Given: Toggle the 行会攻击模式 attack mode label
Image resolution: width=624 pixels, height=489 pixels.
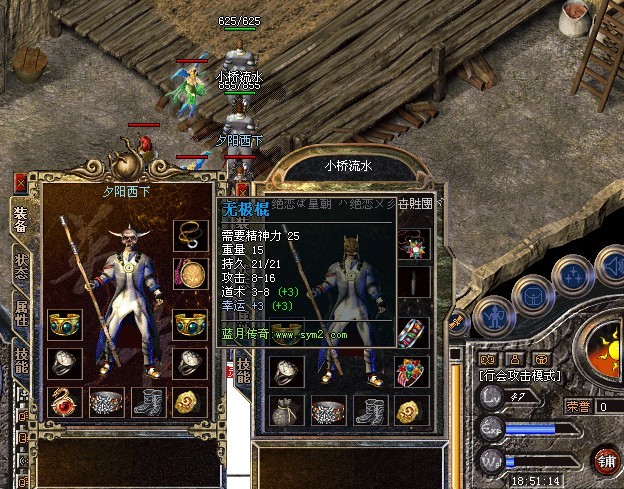Looking at the screenshot, I should tap(519, 376).
